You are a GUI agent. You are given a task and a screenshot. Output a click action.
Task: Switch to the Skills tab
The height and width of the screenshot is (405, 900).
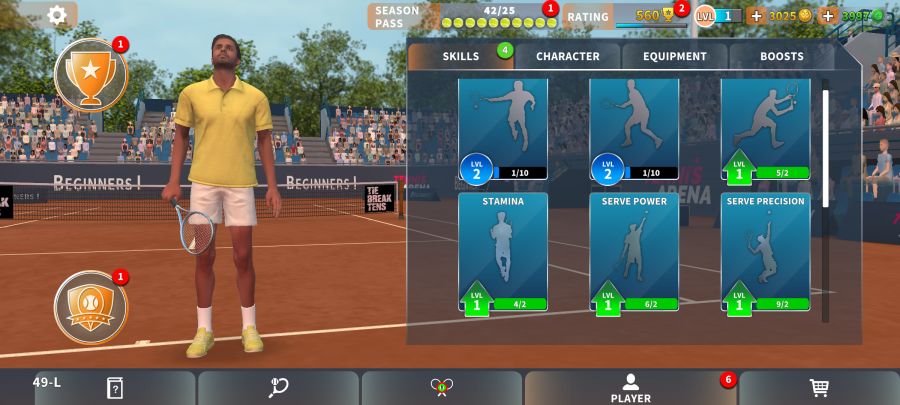click(x=461, y=56)
